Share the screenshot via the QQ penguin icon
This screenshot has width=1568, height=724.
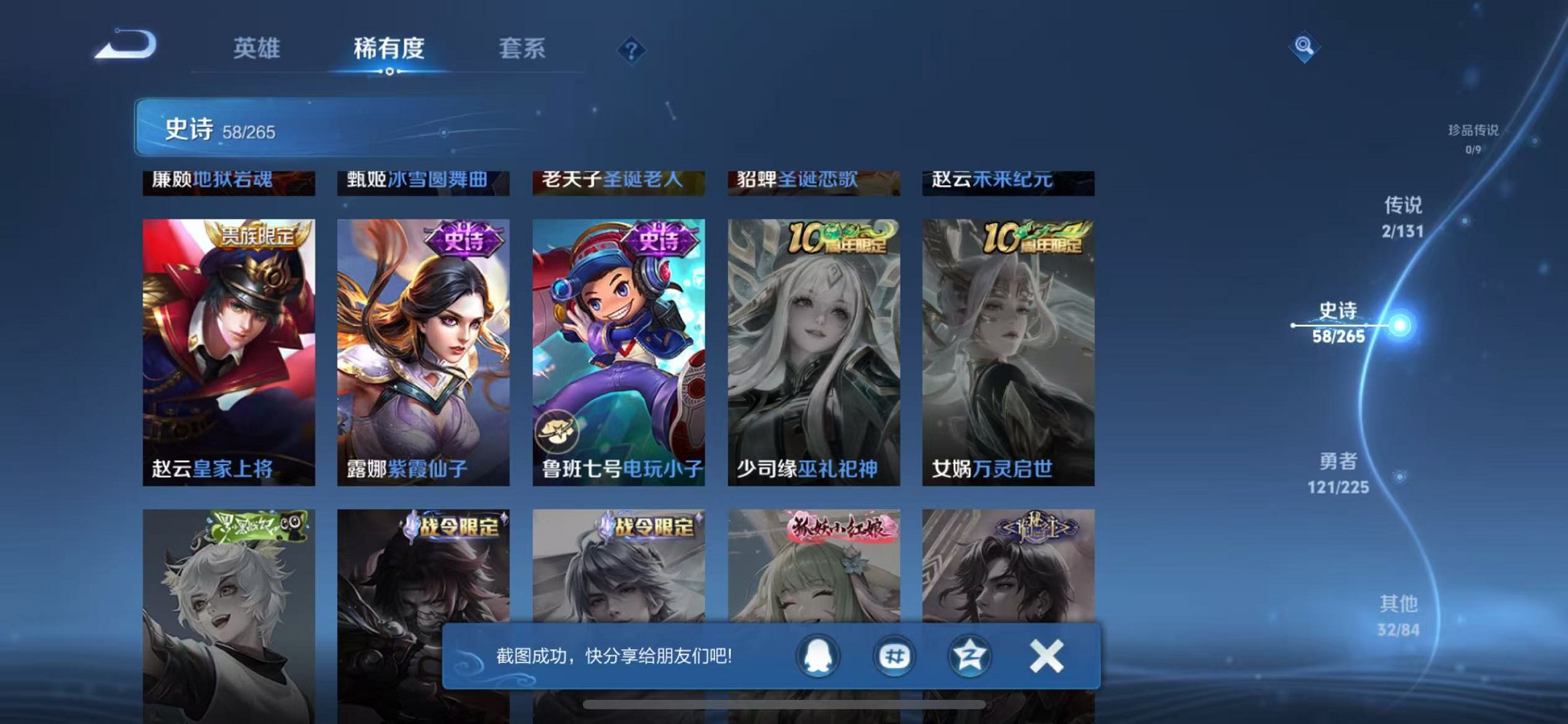[818, 656]
